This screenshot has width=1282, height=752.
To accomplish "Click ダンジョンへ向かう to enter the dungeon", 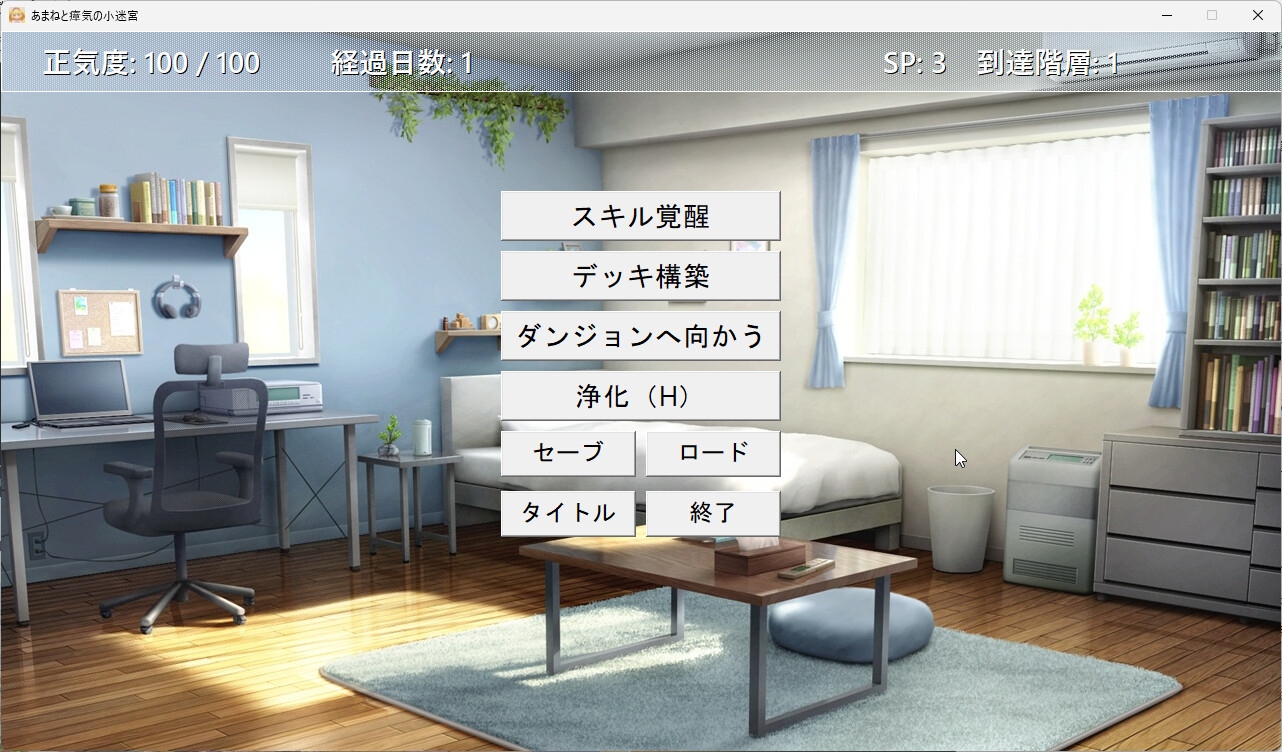I will [640, 335].
